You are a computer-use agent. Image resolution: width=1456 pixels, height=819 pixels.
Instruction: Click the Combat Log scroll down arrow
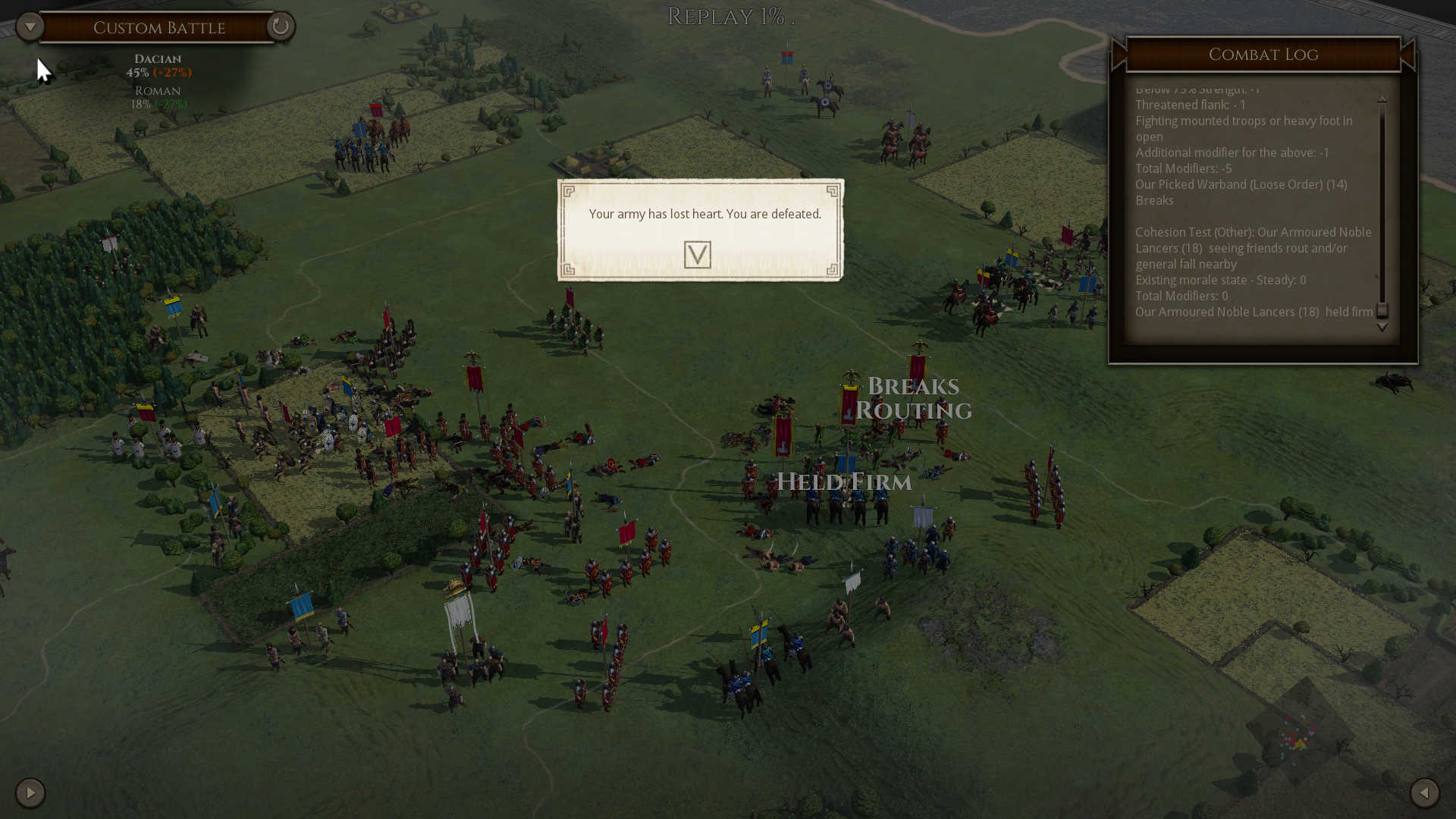tap(1382, 328)
